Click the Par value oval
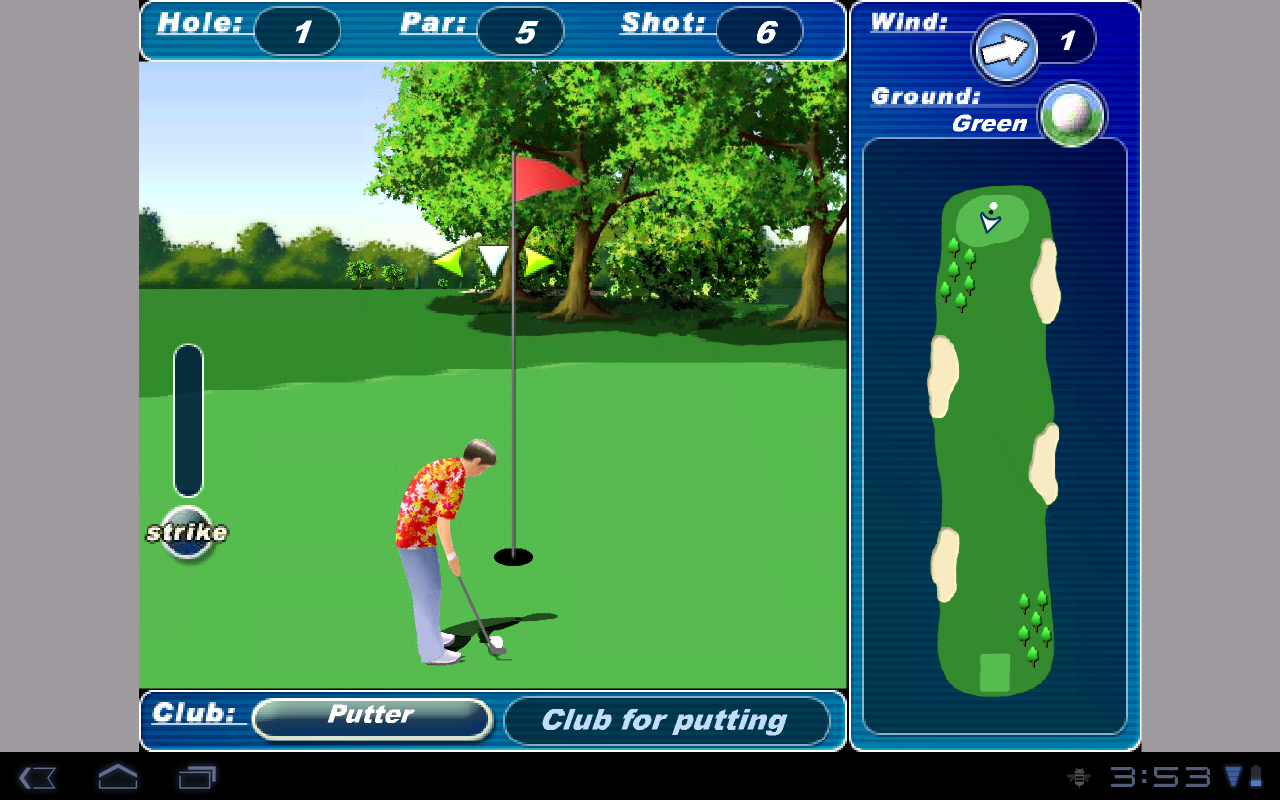 click(x=519, y=31)
